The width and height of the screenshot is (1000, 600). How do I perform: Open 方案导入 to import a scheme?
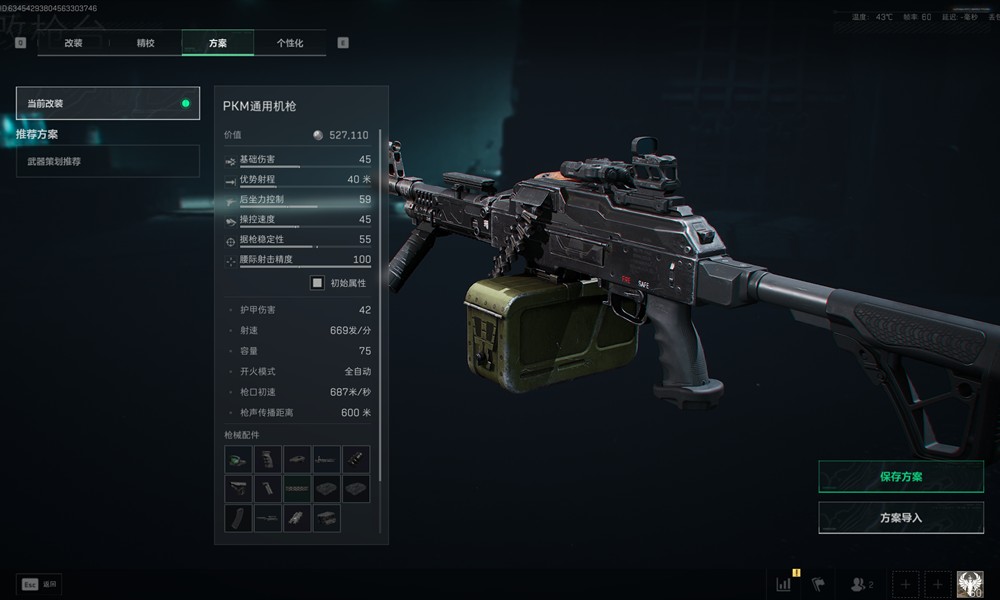(x=900, y=518)
